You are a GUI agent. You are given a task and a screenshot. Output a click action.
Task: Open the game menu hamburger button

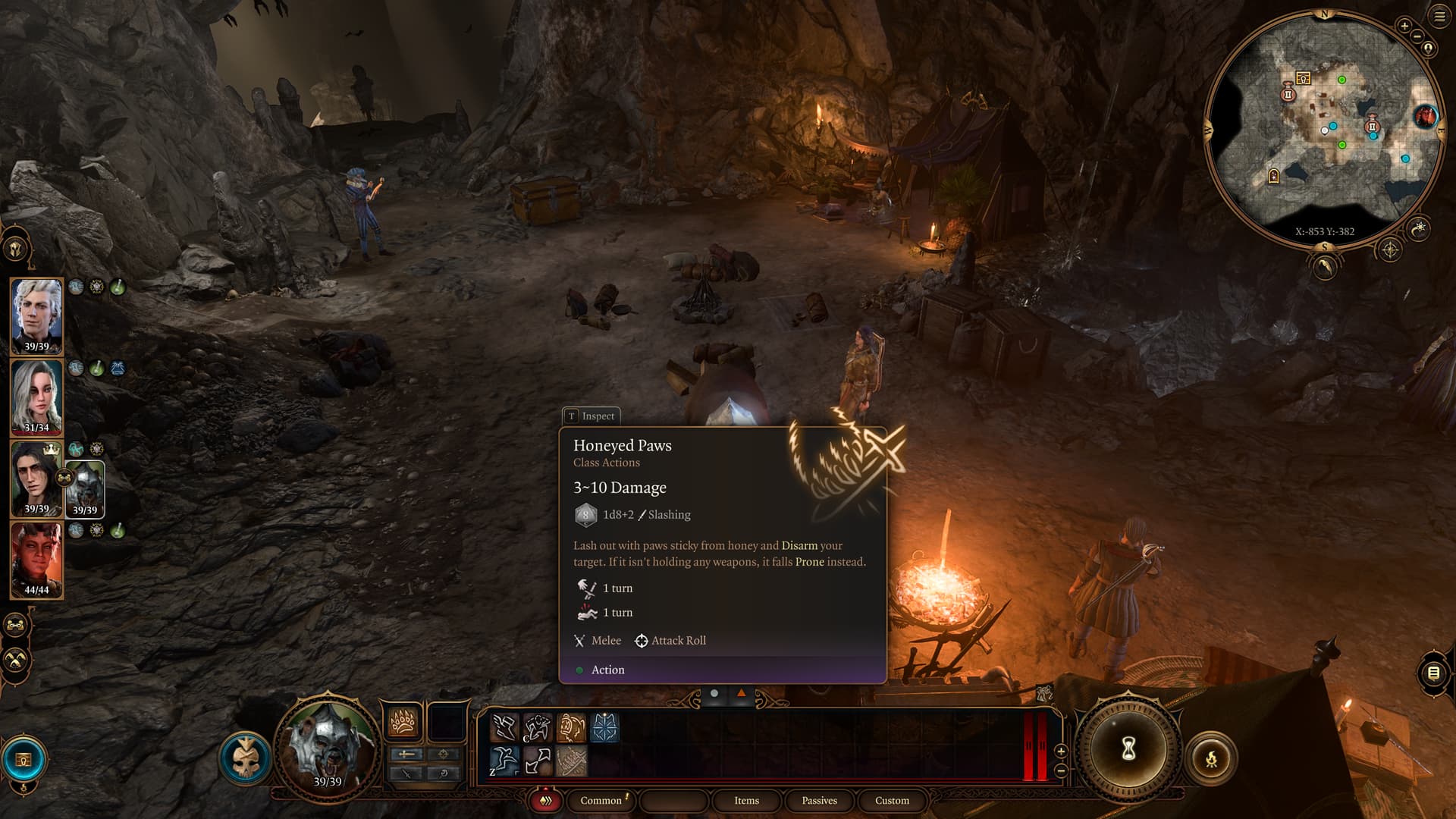tap(1439, 17)
